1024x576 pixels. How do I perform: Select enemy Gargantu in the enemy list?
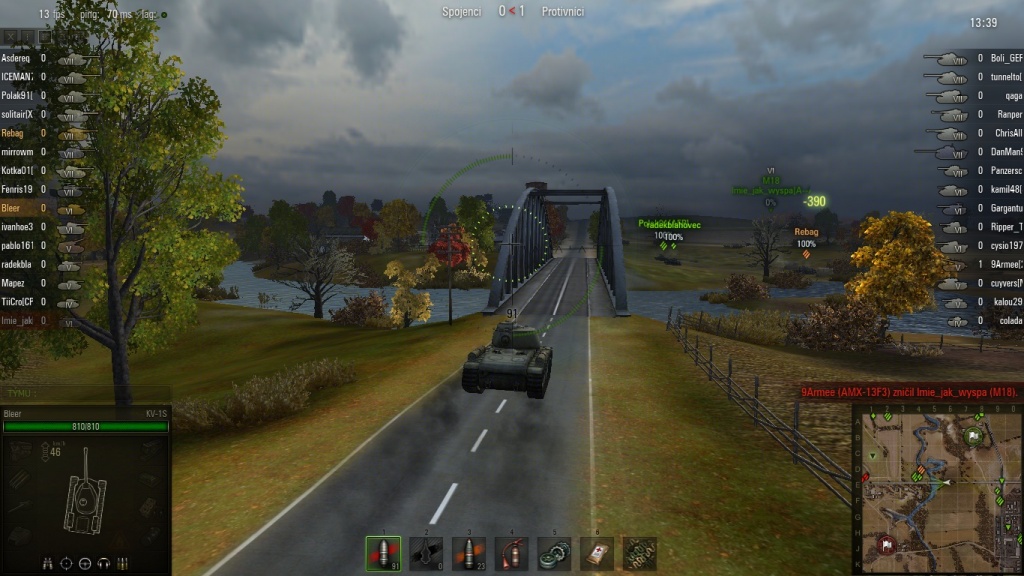point(1006,209)
